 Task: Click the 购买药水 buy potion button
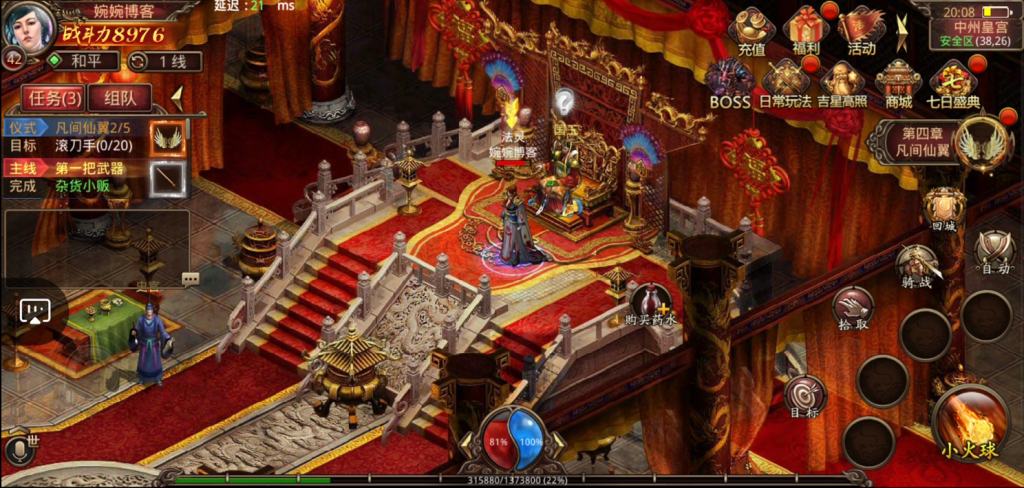pyautogui.click(x=651, y=303)
